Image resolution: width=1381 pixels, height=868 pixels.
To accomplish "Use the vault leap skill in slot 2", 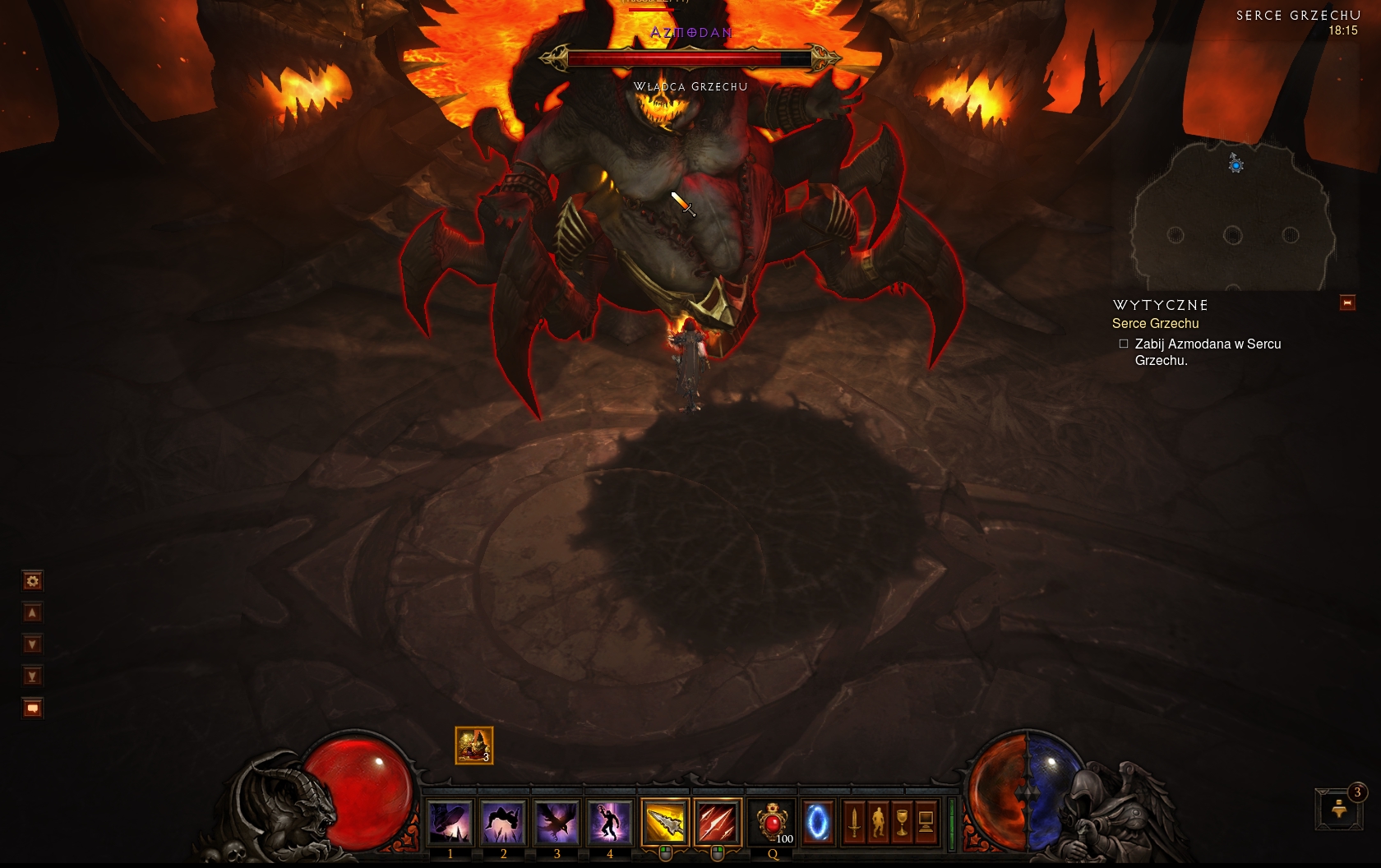I will (x=503, y=822).
